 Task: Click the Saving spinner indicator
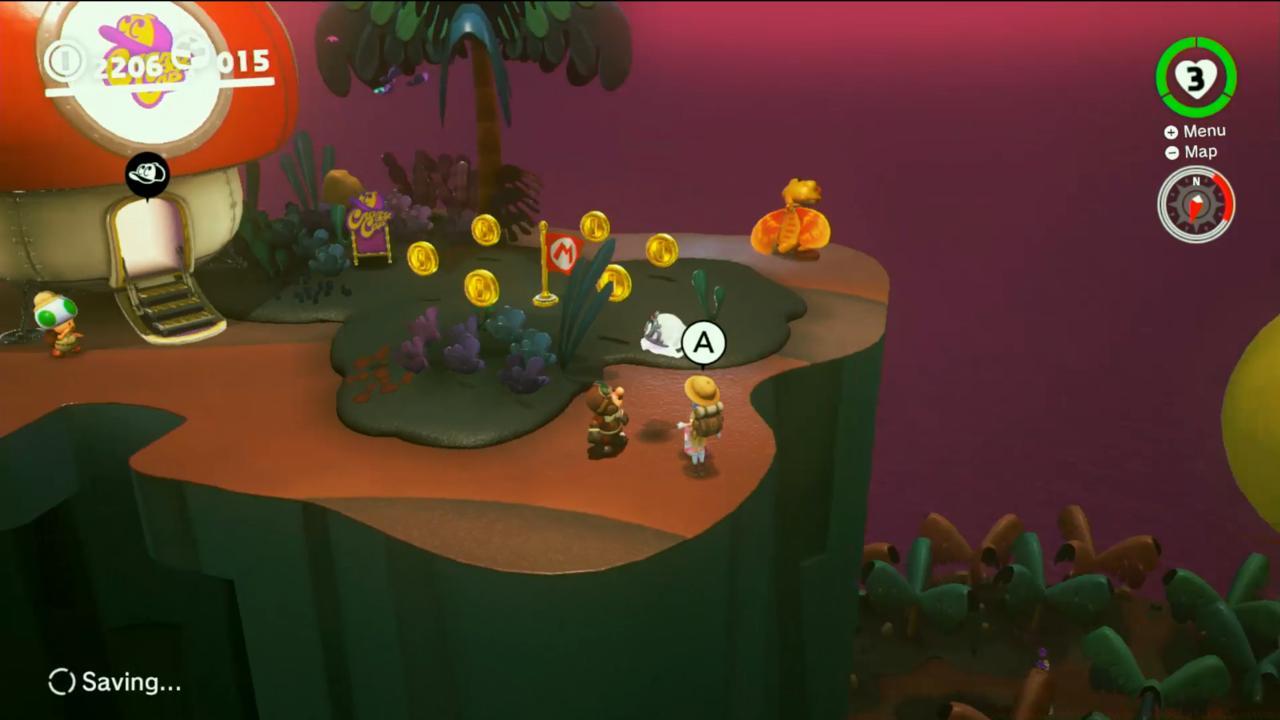[60, 682]
